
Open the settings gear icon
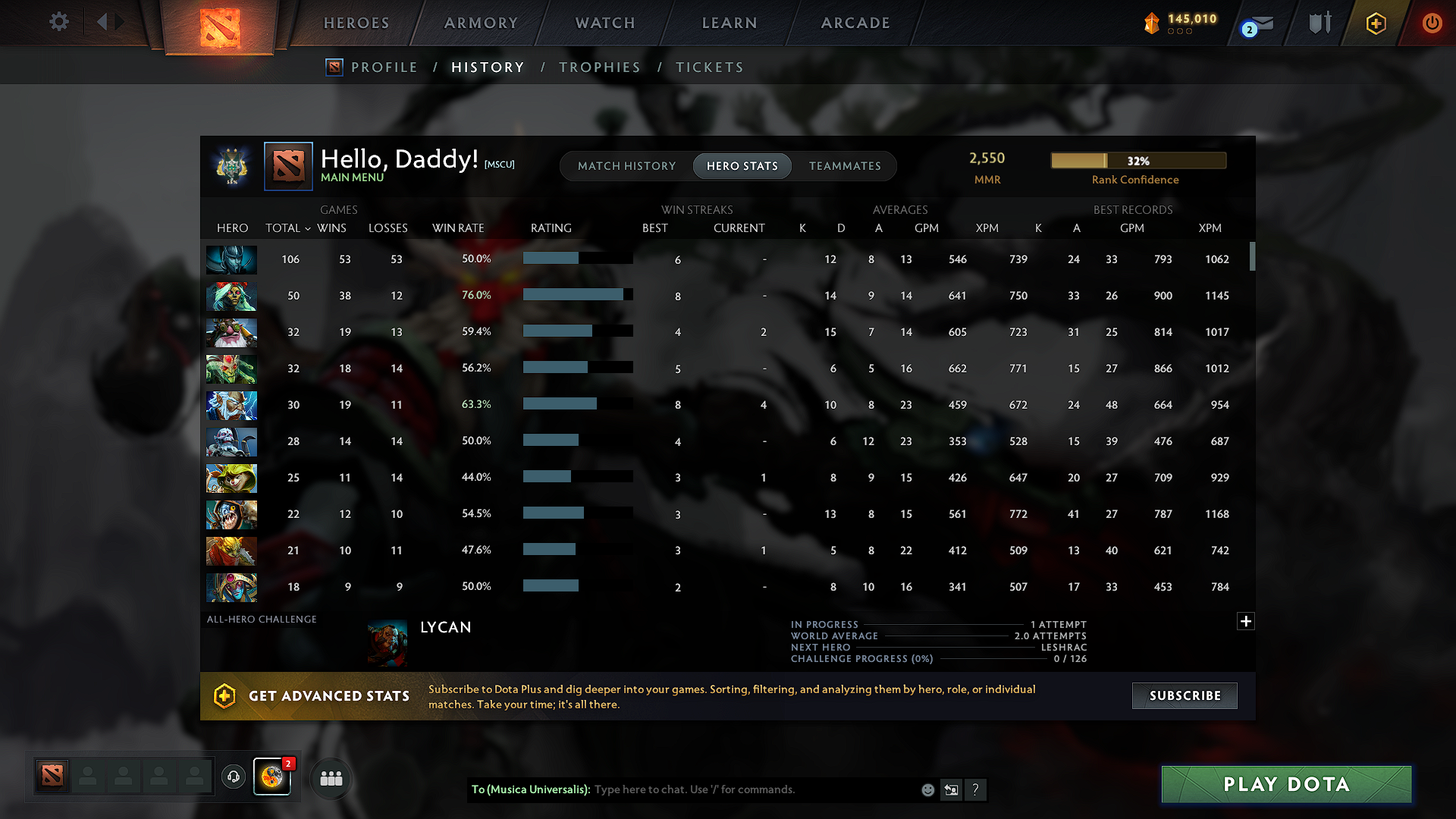pyautogui.click(x=58, y=22)
